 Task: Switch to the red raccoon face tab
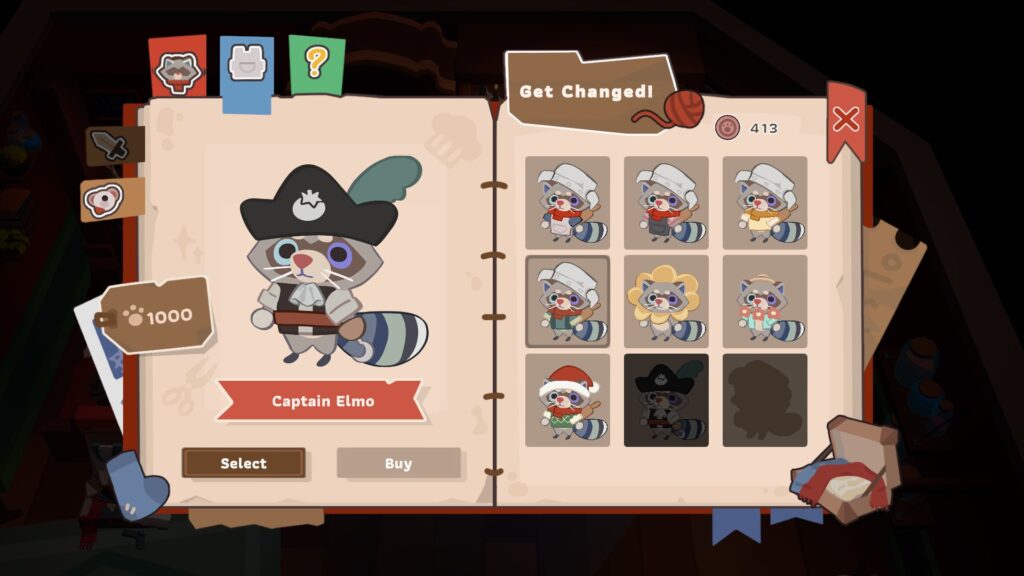[178, 68]
